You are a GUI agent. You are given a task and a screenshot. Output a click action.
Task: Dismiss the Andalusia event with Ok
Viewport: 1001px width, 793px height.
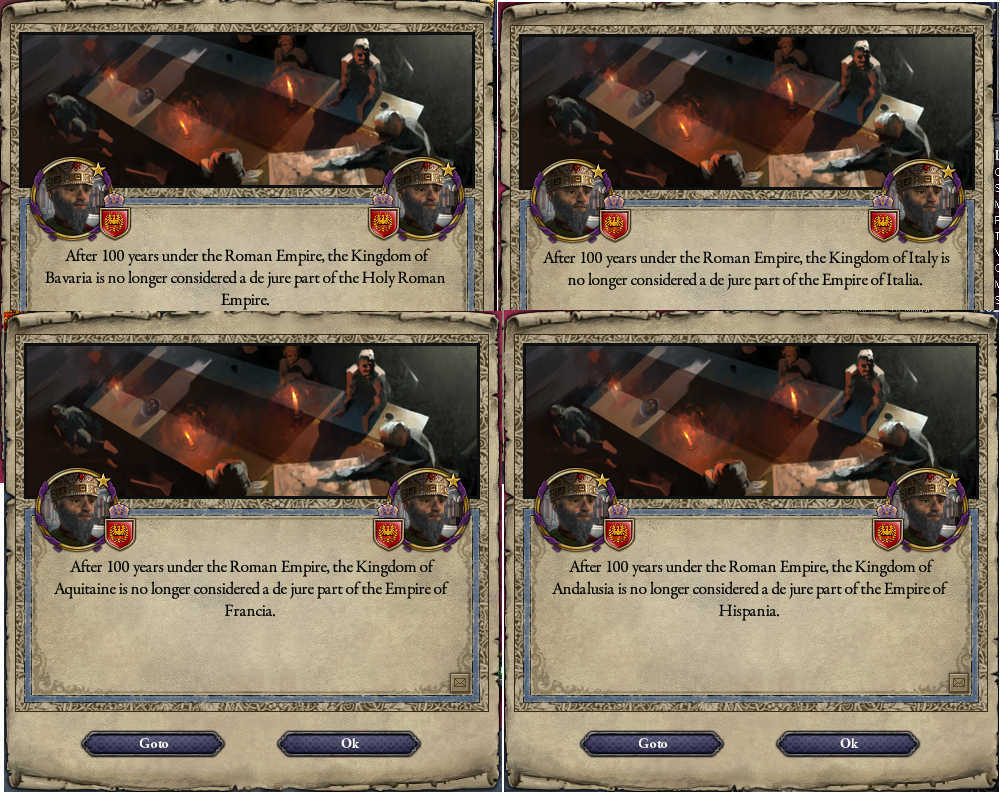848,744
